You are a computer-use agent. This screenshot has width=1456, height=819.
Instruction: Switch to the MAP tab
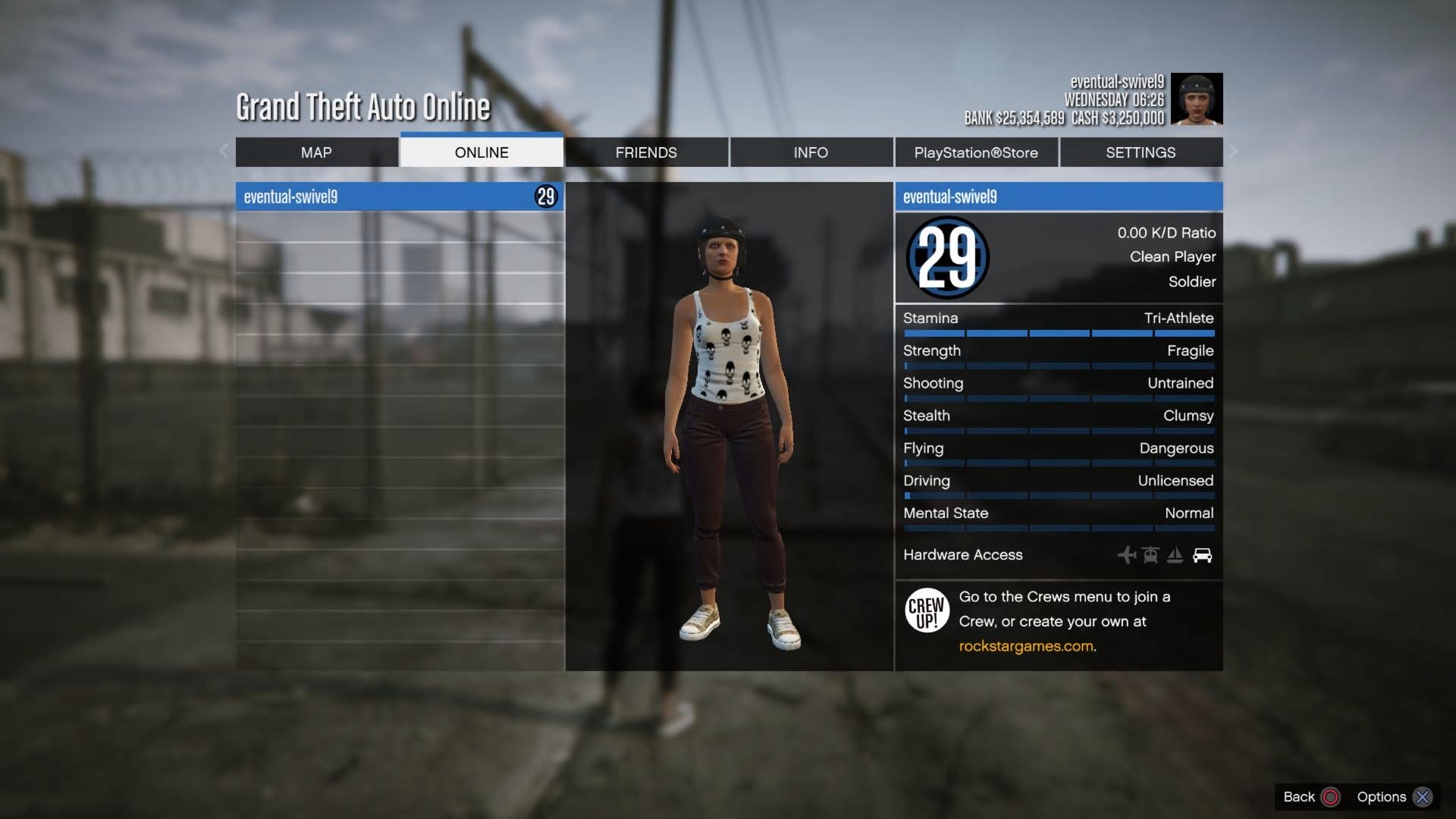pos(316,152)
